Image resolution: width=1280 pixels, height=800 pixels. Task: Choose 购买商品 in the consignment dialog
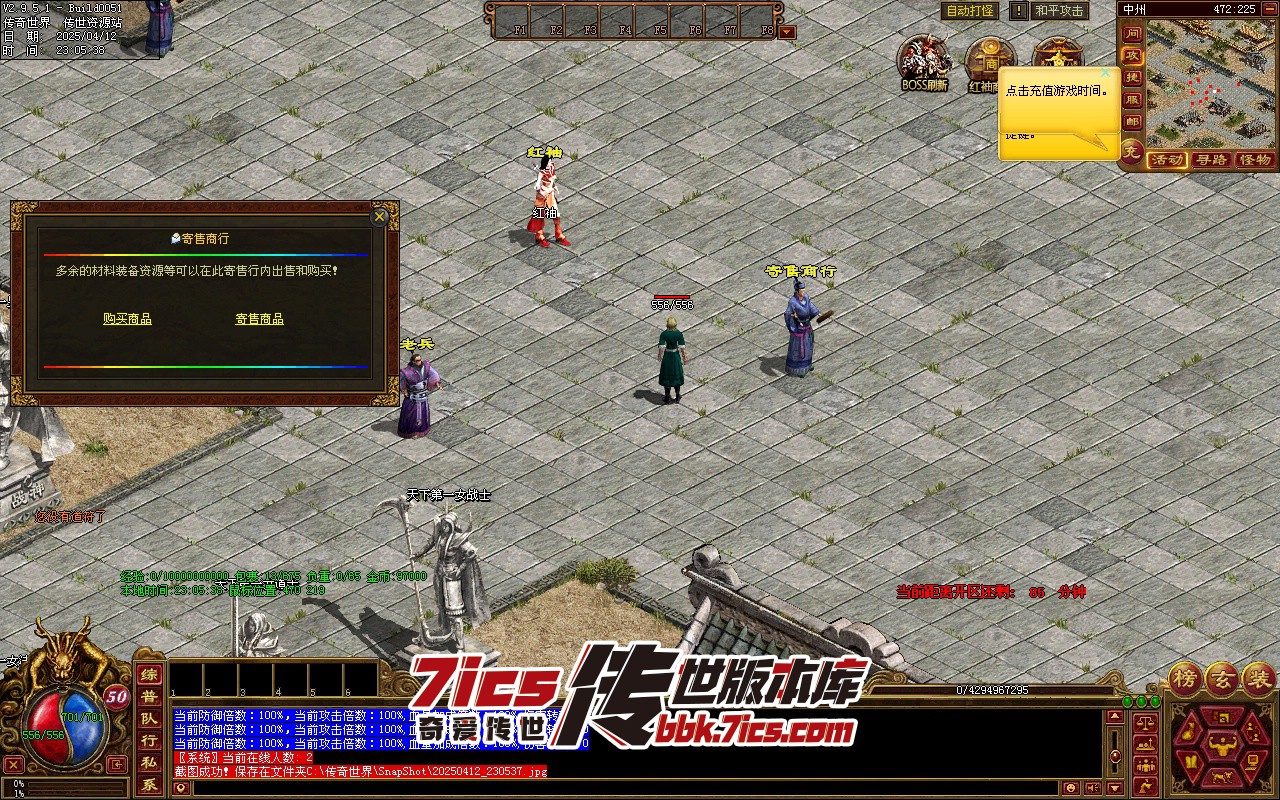pyautogui.click(x=127, y=319)
